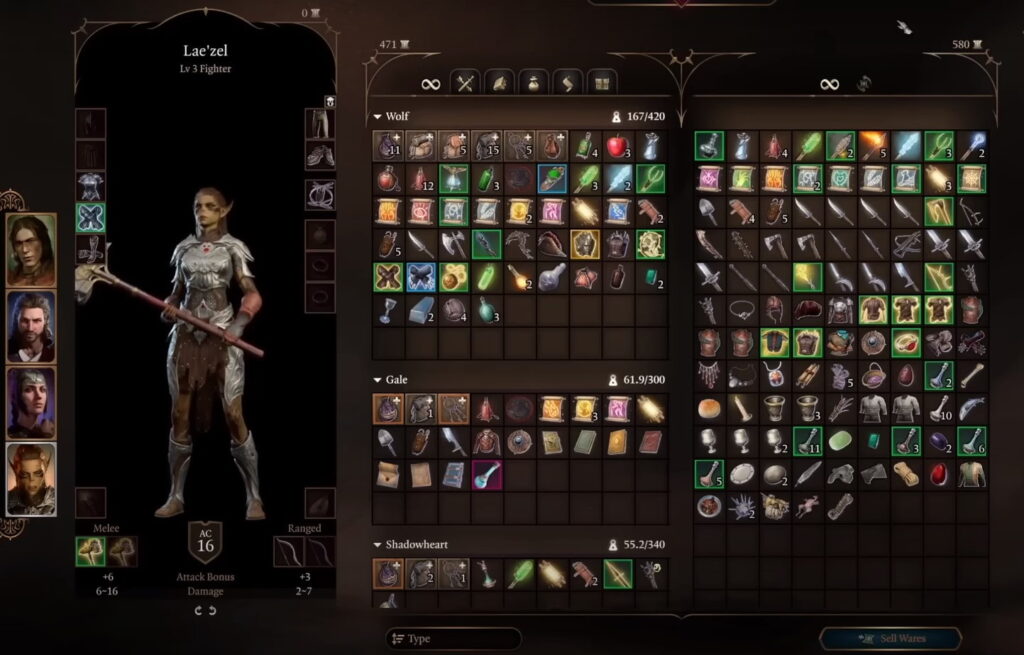Choose Lae'zel's portrait in the party list
1024x655 pixels.
31,479
